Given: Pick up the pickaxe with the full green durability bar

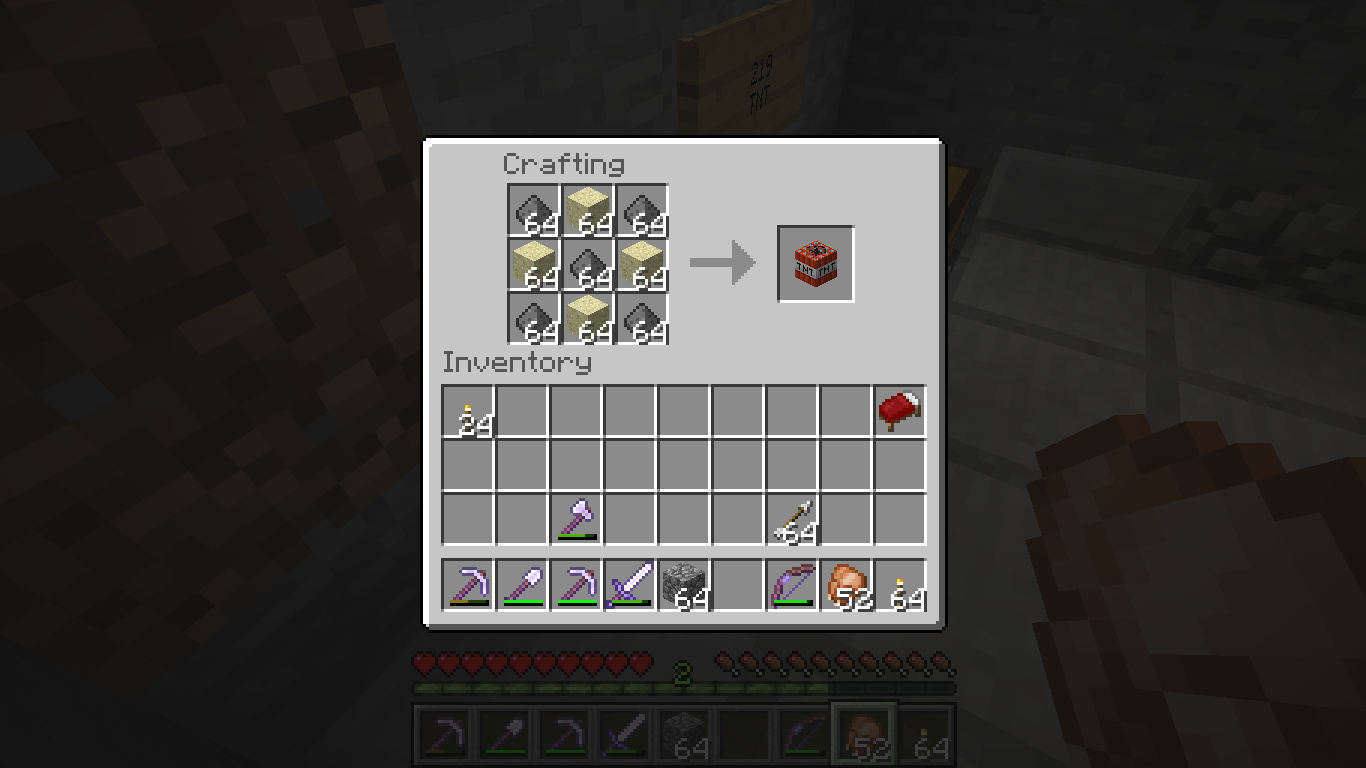Looking at the screenshot, I should tap(577, 585).
